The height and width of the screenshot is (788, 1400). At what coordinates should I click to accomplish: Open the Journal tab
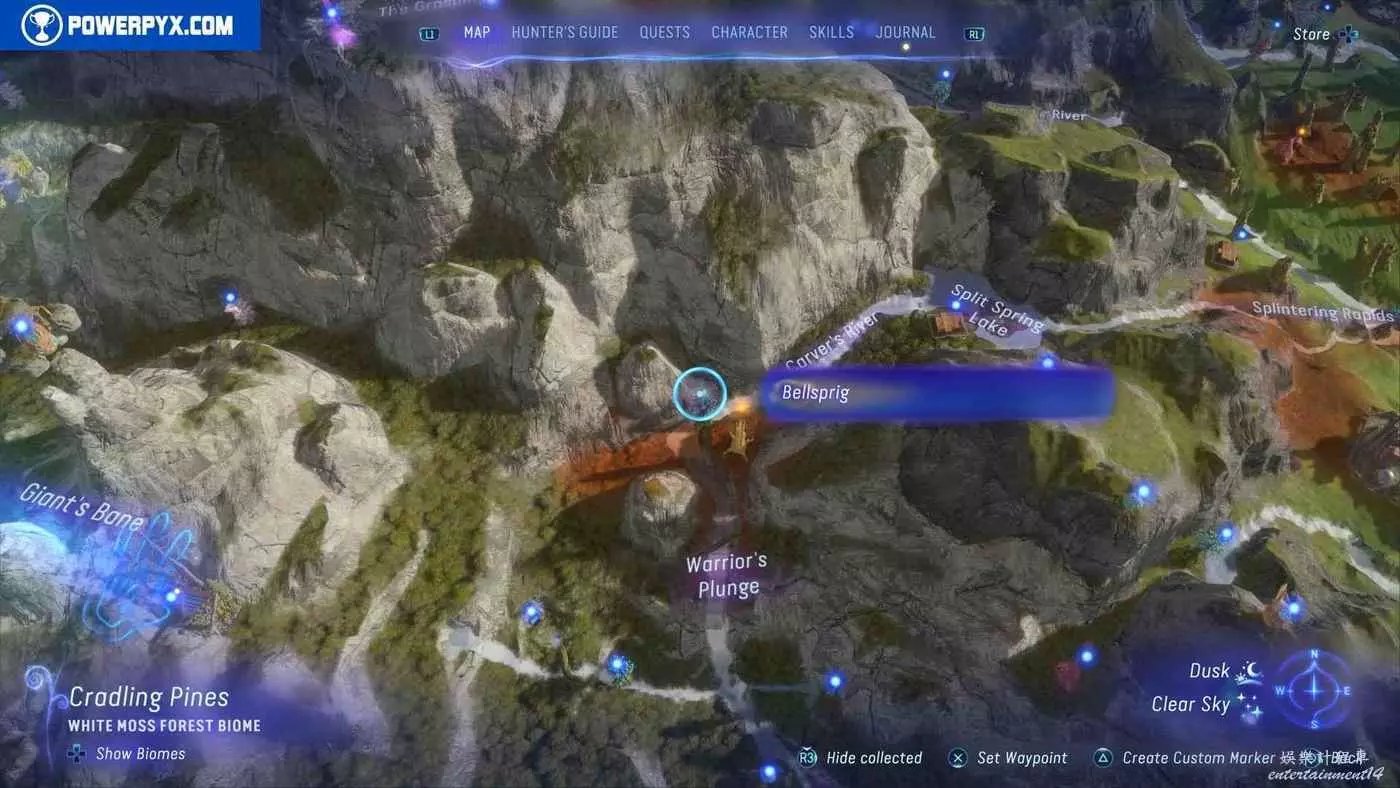905,32
